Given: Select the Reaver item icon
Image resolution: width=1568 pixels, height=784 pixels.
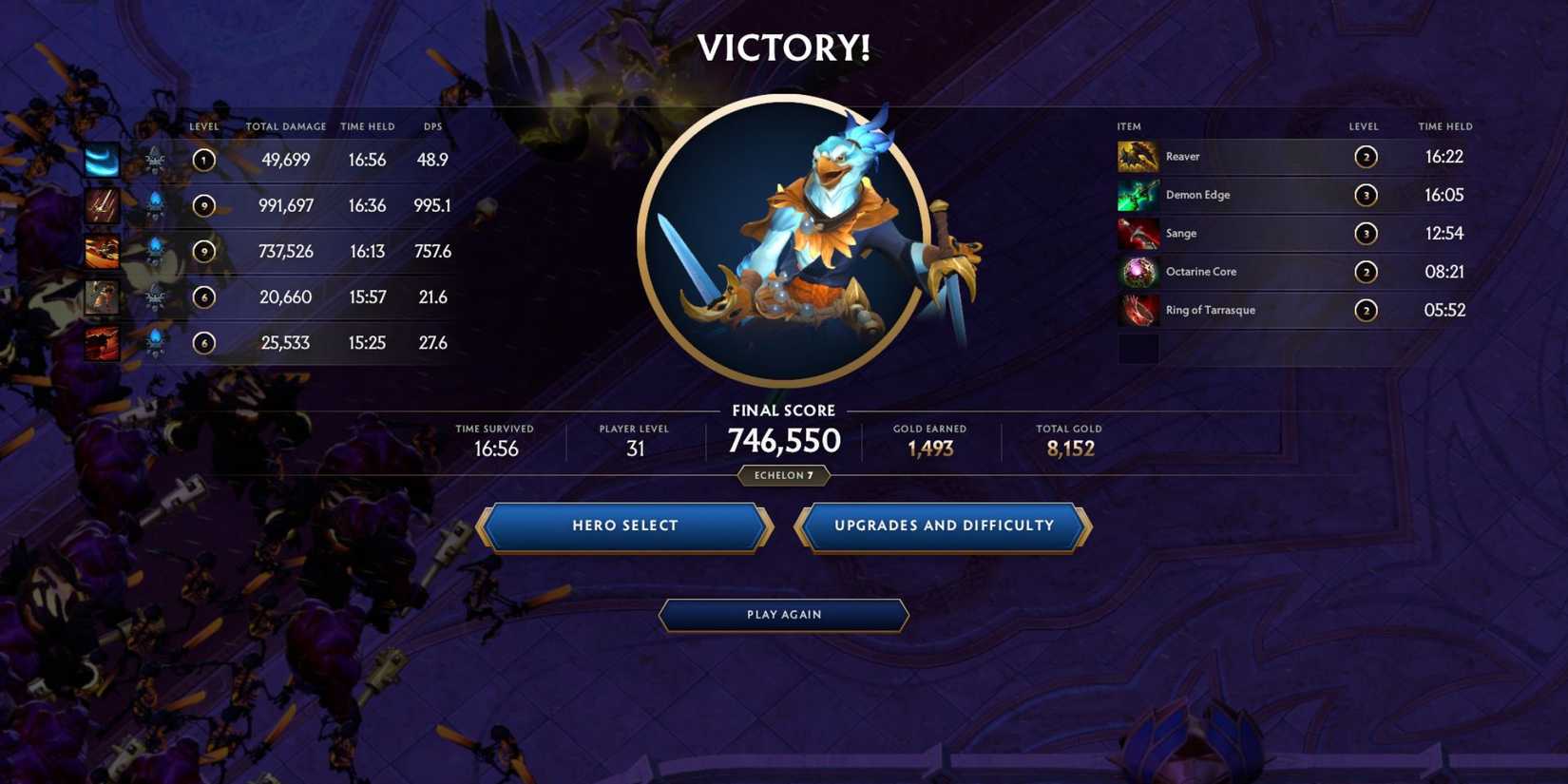Looking at the screenshot, I should pos(1137,156).
